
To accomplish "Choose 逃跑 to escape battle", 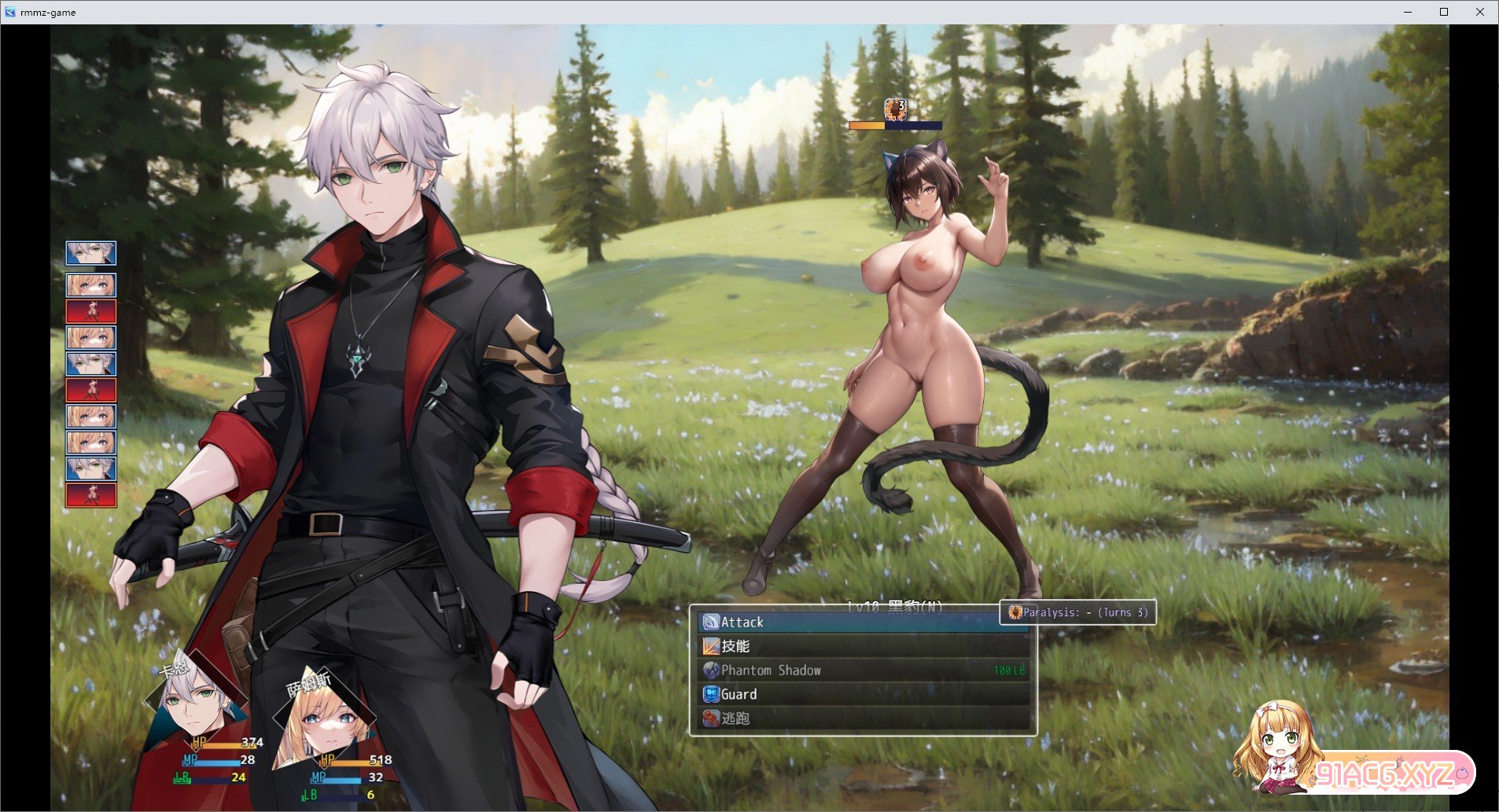I will point(863,718).
